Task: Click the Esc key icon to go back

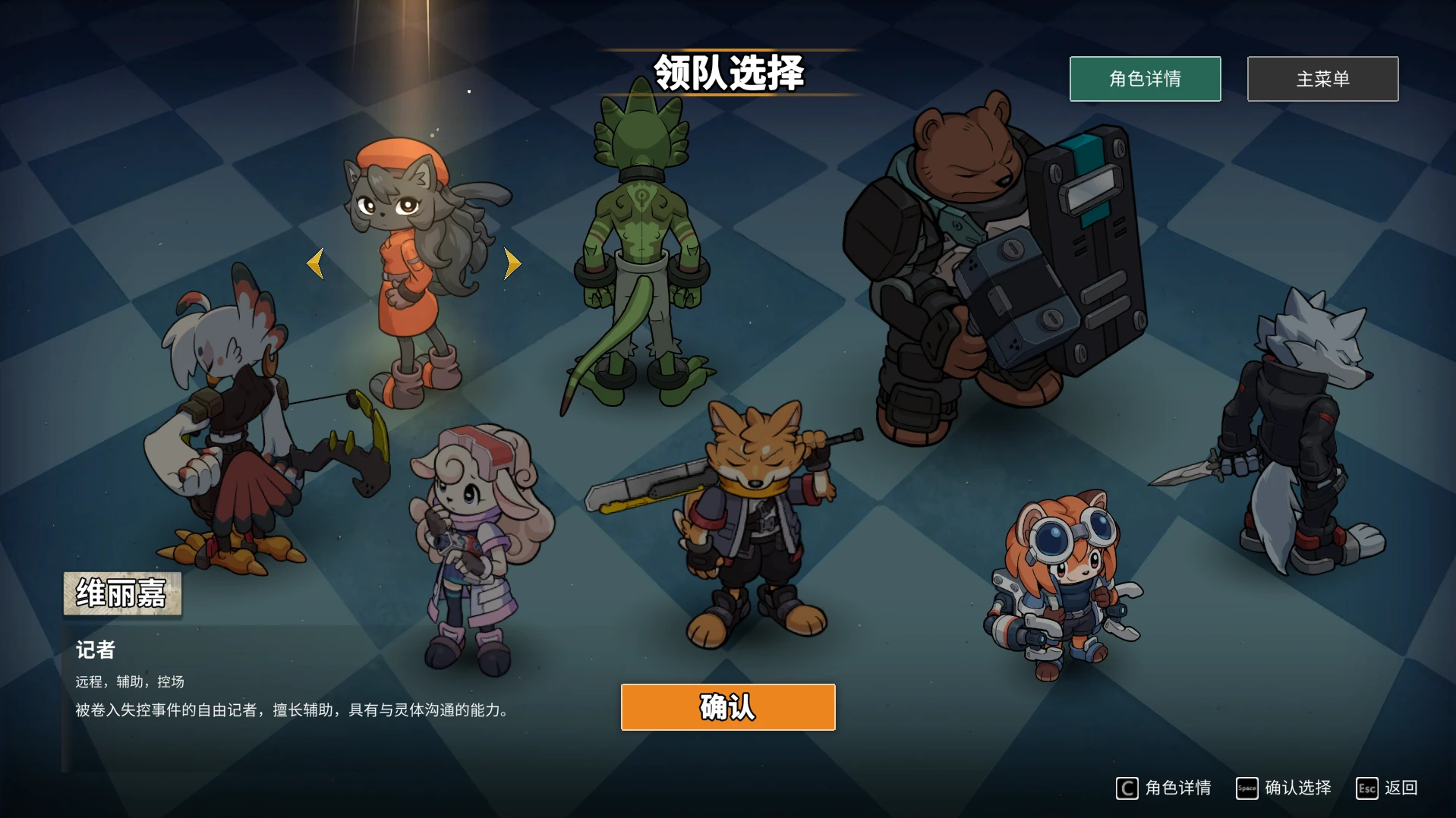Action: pyautogui.click(x=1367, y=788)
